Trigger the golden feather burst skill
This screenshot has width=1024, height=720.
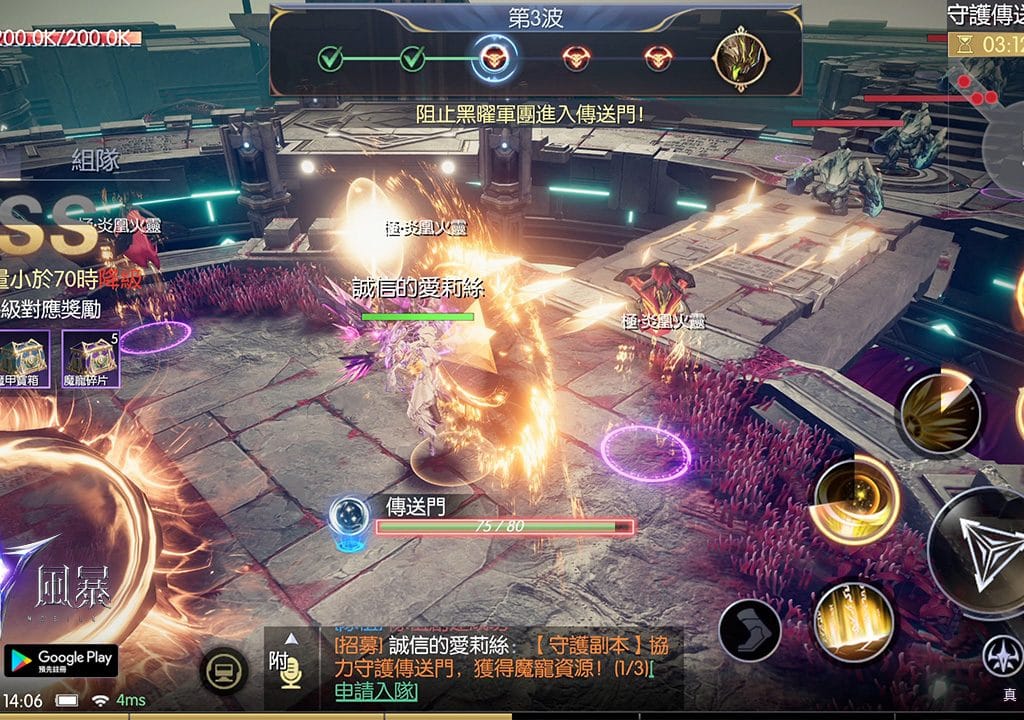[x=940, y=411]
